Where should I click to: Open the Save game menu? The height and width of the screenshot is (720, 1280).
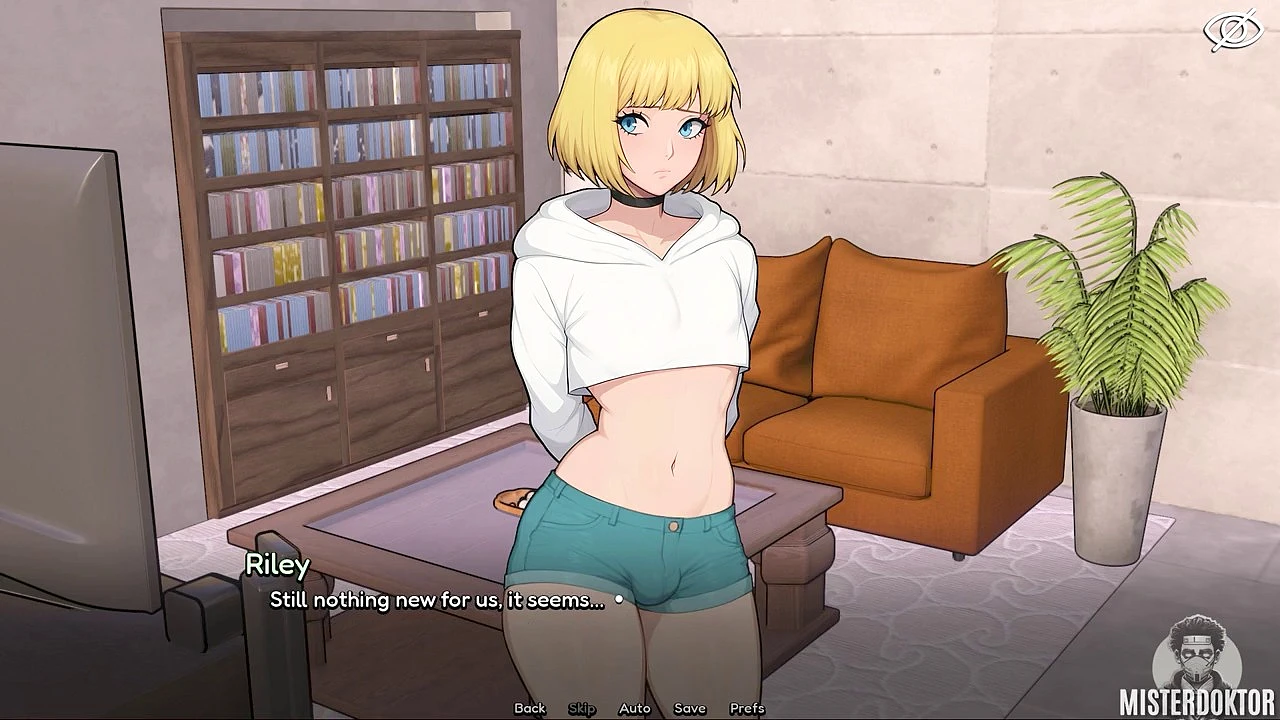coord(690,708)
